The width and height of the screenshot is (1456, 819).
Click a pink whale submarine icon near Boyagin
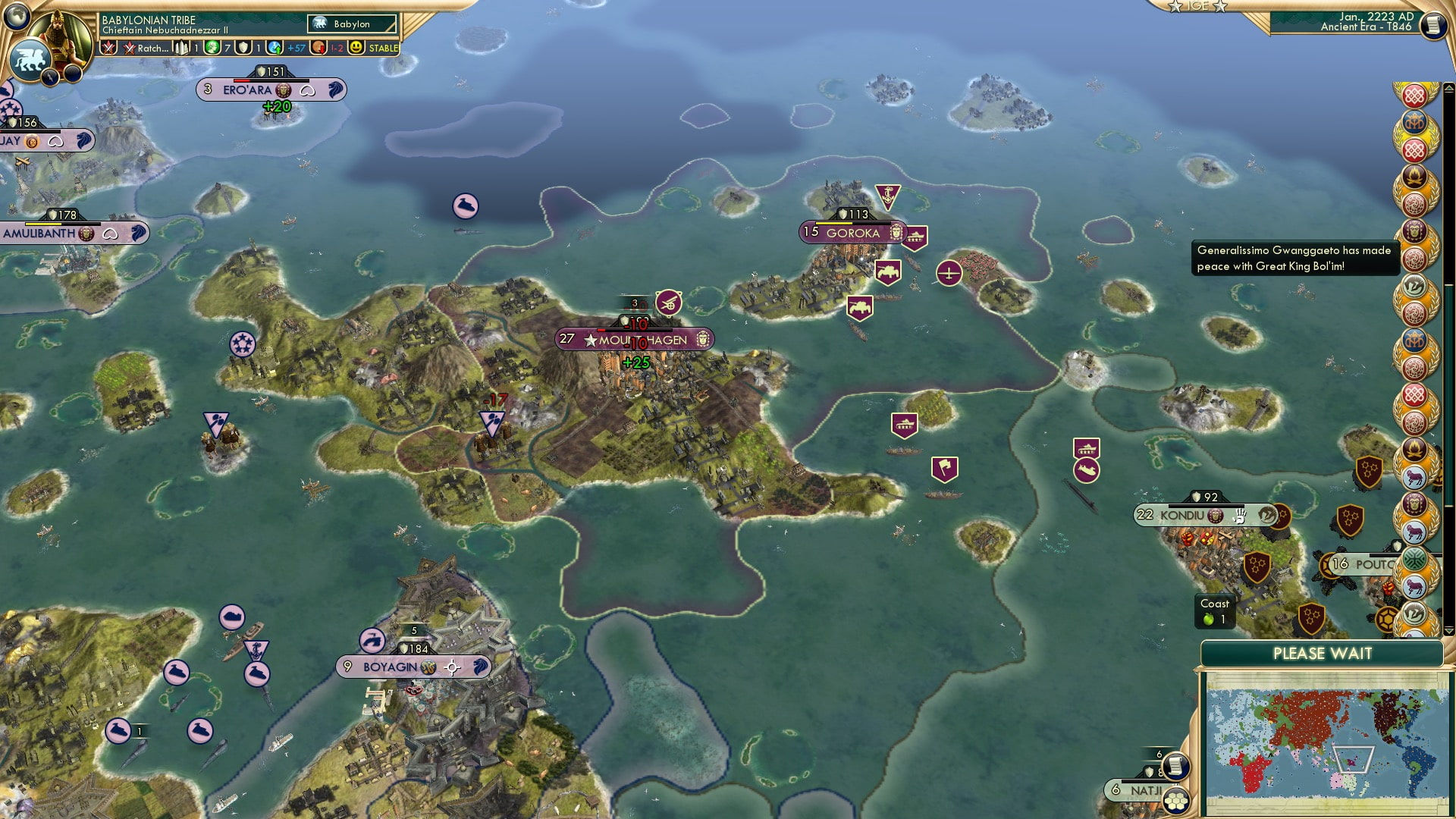[x=256, y=673]
